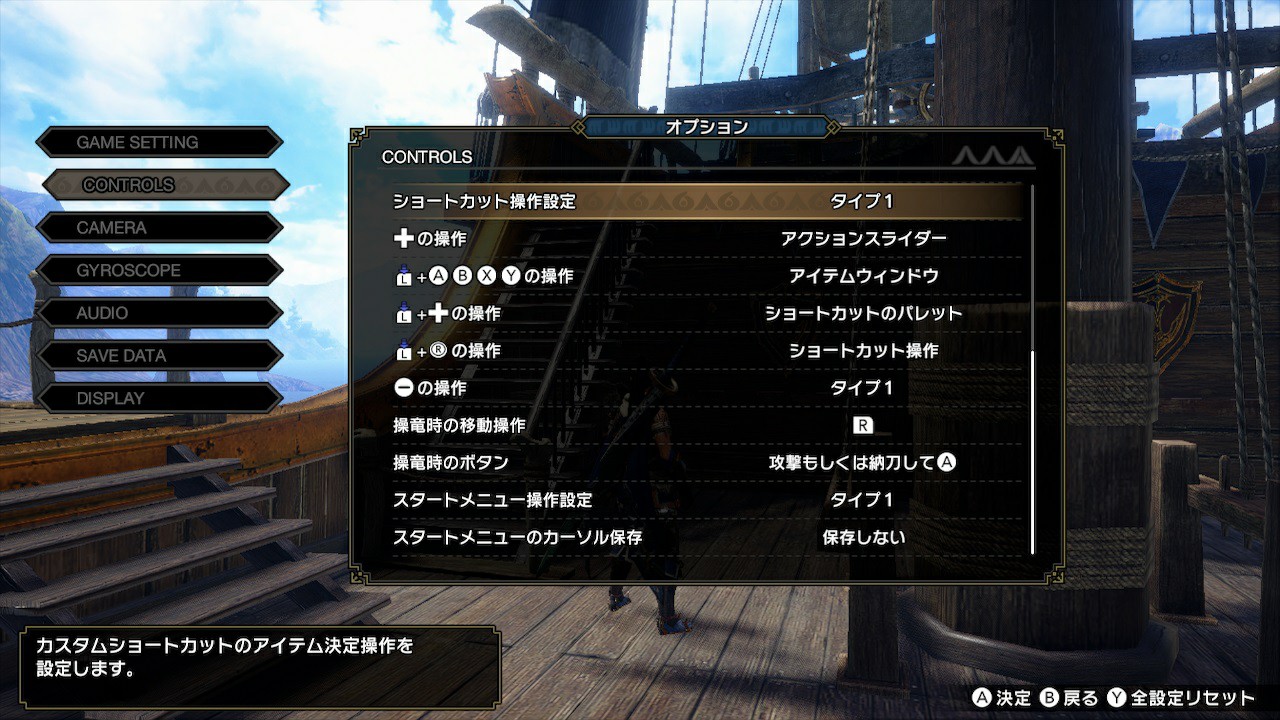Choose the 操竜時のボタン row
Viewport: 1280px width, 720px height.
[x=706, y=462]
